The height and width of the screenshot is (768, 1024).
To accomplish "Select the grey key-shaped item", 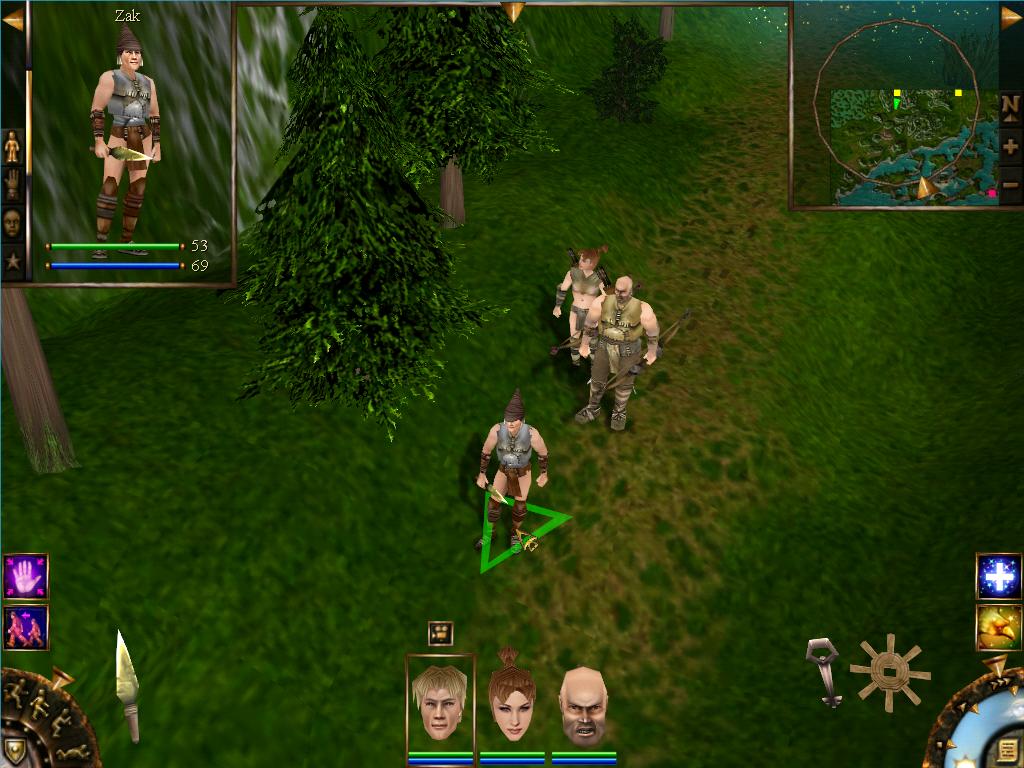I will [824, 670].
